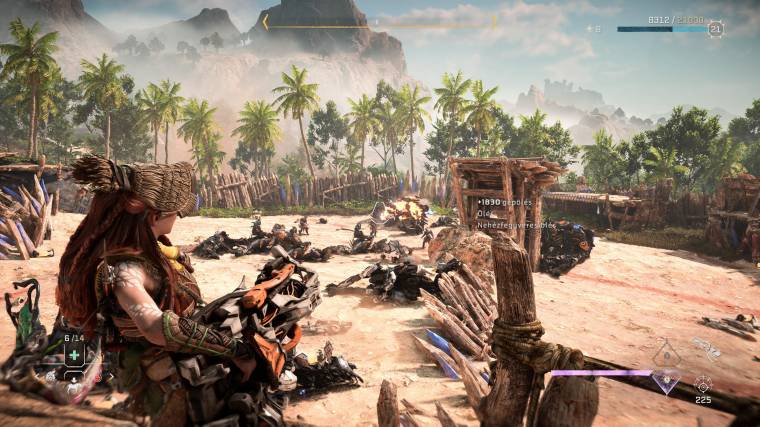Click the level 21 badge
This screenshot has height=427, width=760.
tap(715, 29)
